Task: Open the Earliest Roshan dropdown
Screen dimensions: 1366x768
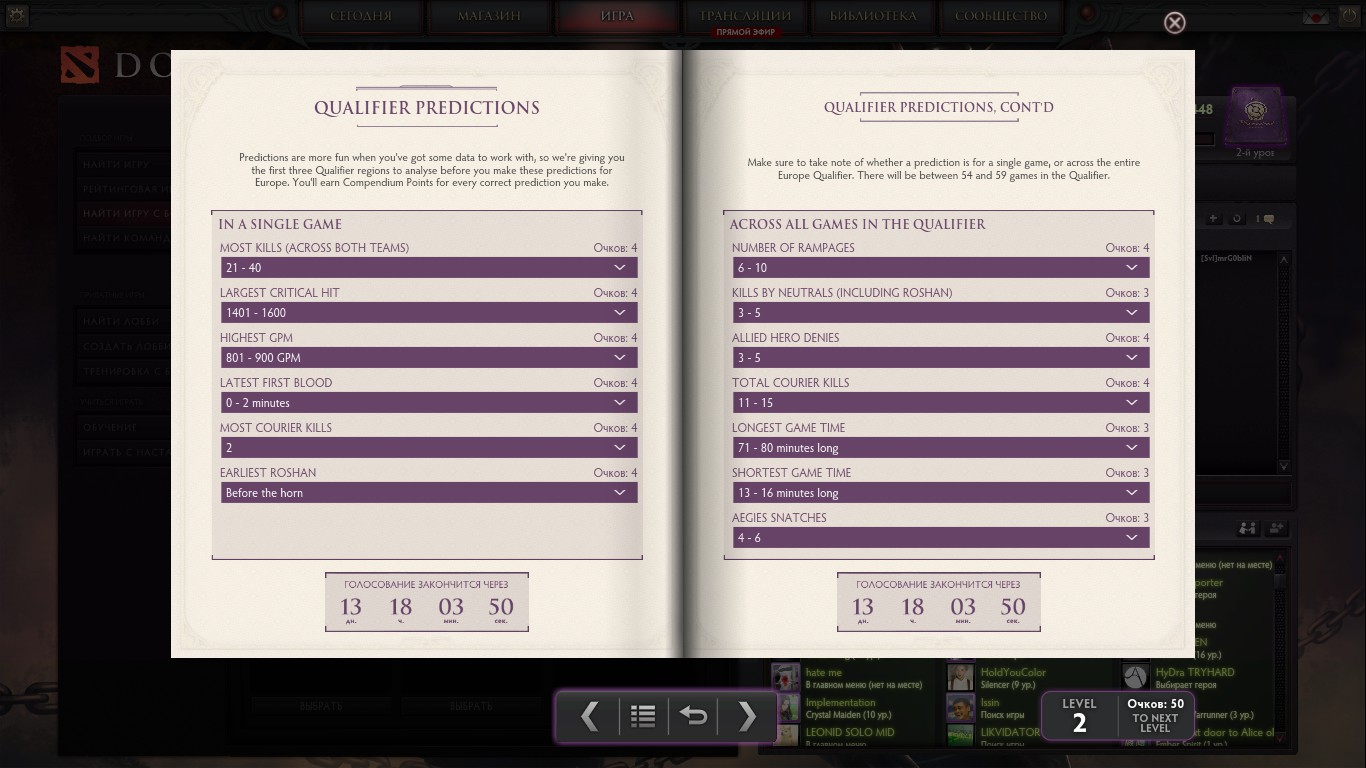Action: pos(429,493)
